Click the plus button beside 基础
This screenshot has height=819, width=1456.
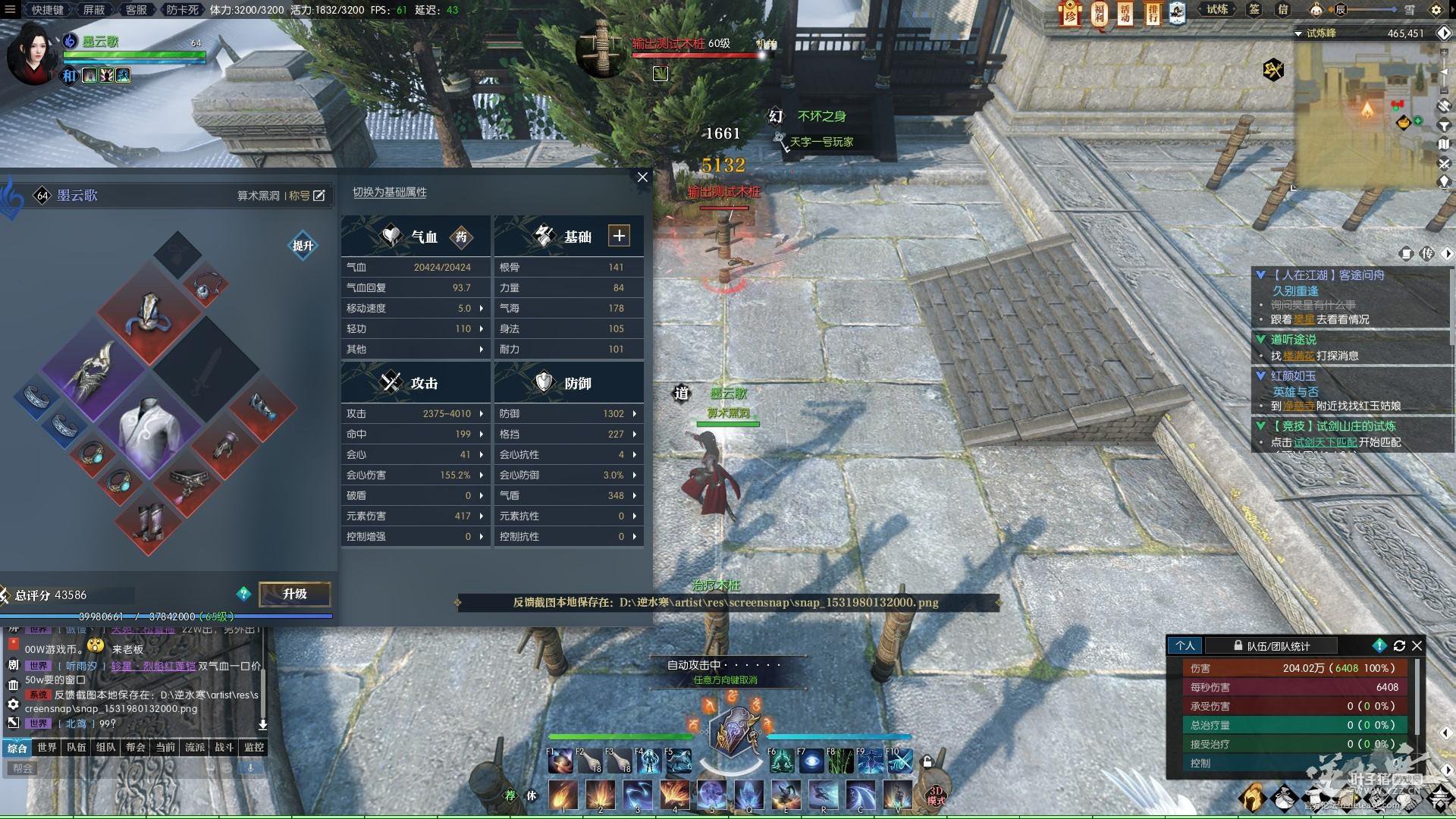[x=619, y=236]
